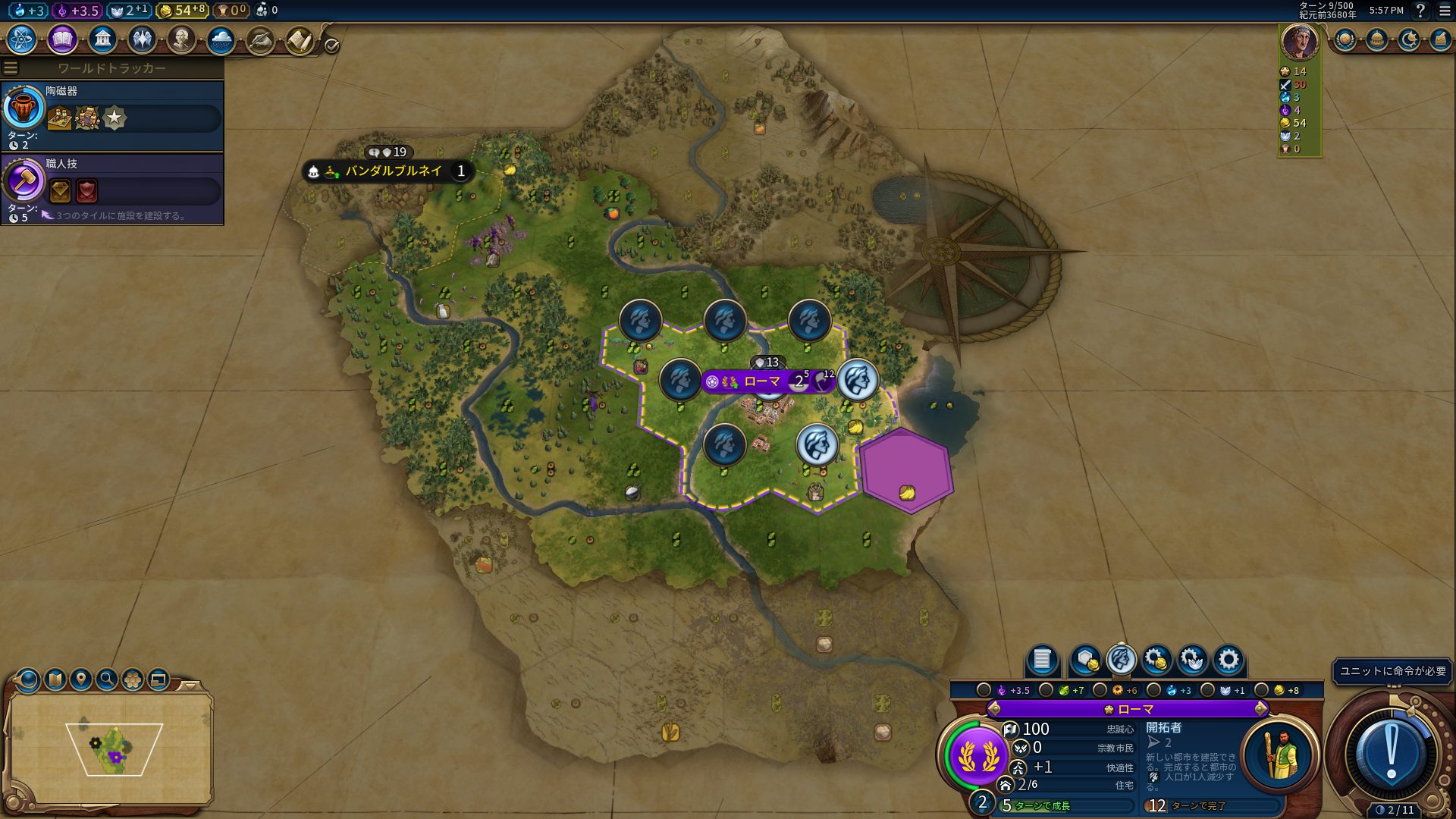The image size is (1456, 819).
Task: Open the civics tree book icon
Action: coord(62,39)
